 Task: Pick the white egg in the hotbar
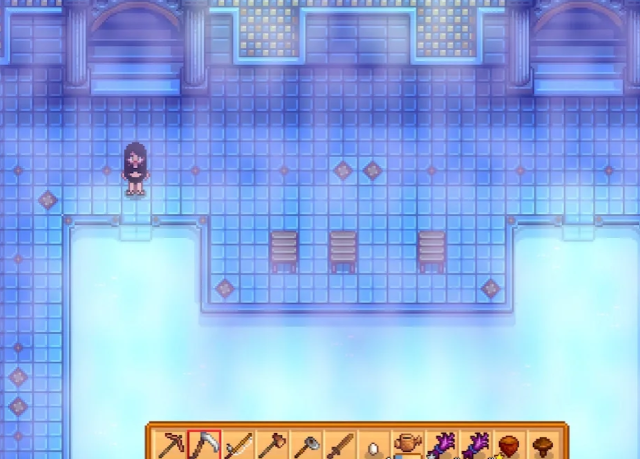point(374,446)
